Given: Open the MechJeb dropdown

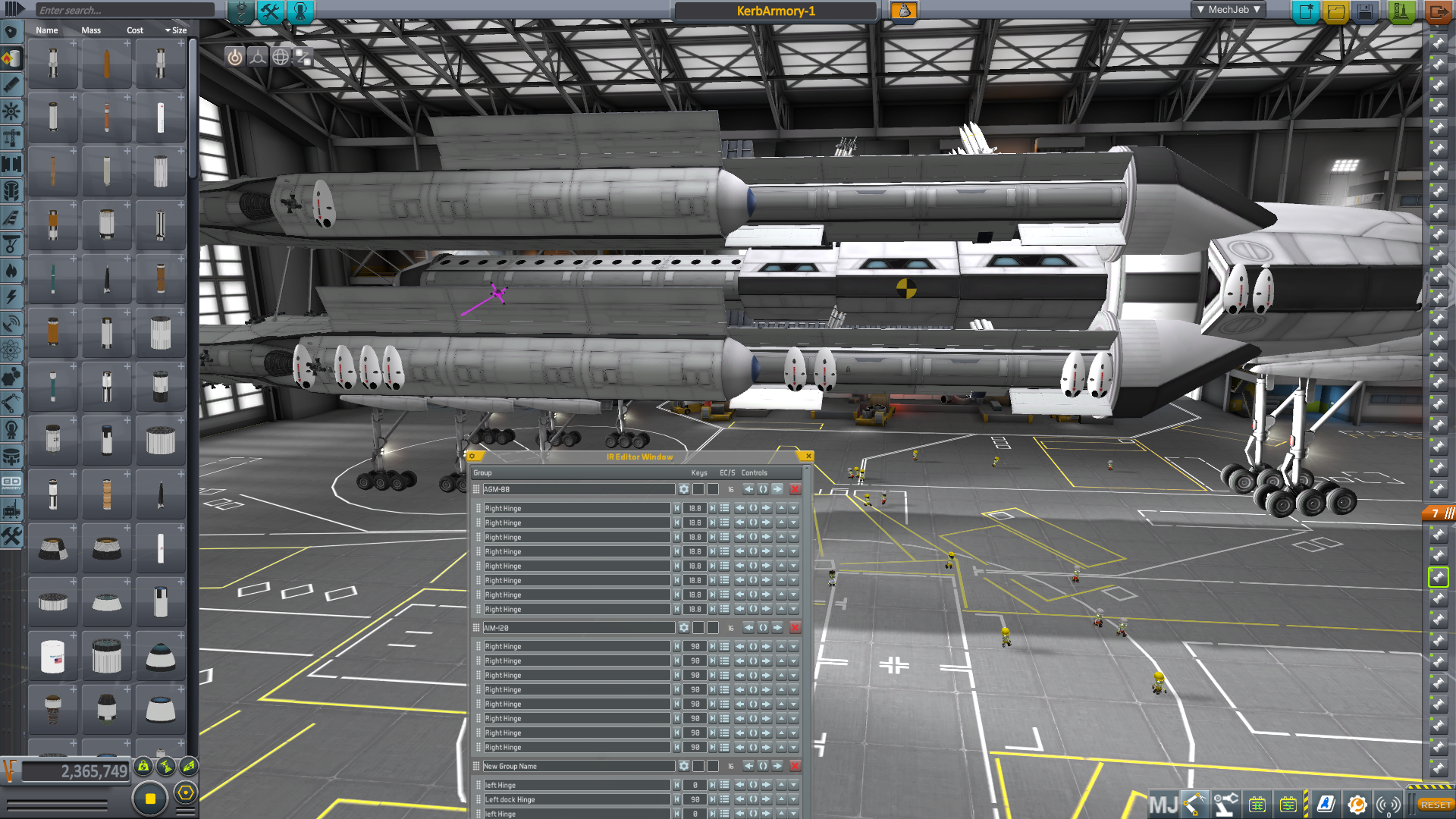Looking at the screenshot, I should pyautogui.click(x=1228, y=10).
